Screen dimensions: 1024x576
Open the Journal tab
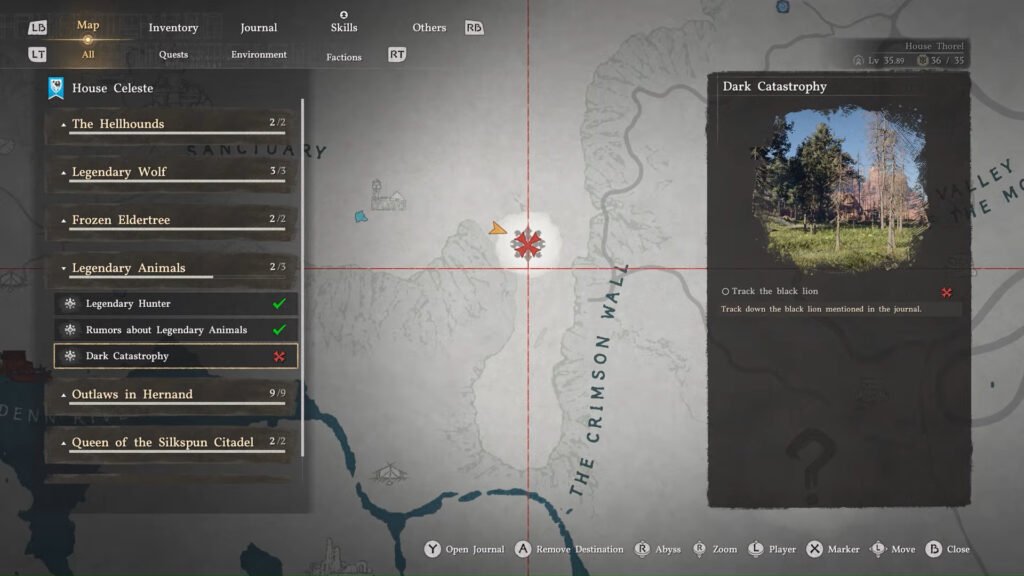point(259,28)
